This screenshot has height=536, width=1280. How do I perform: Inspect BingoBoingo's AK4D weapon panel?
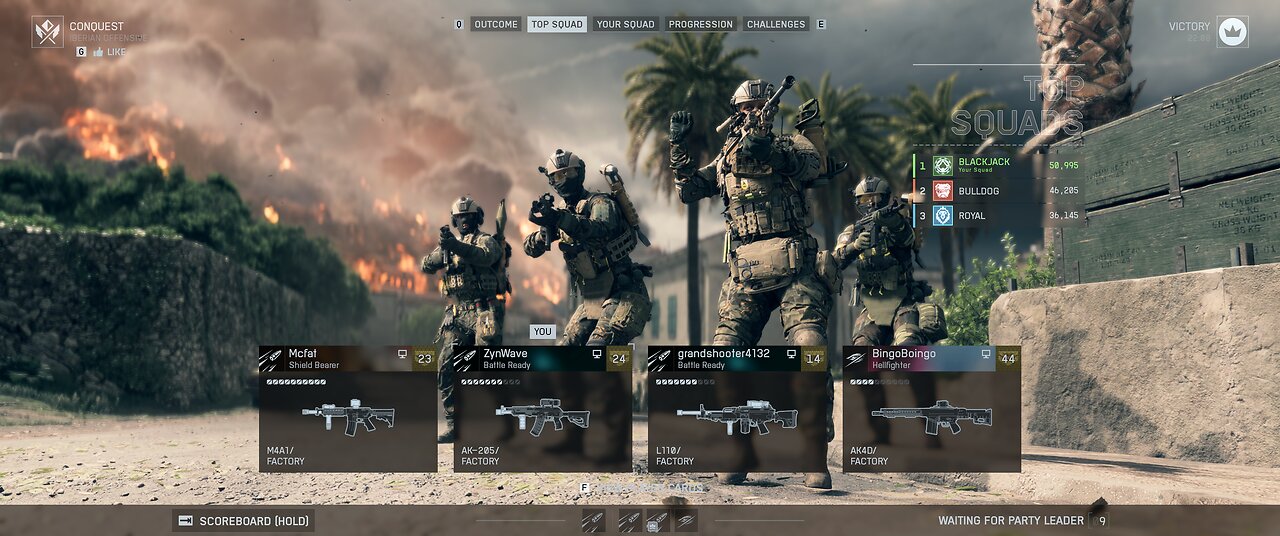(931, 421)
